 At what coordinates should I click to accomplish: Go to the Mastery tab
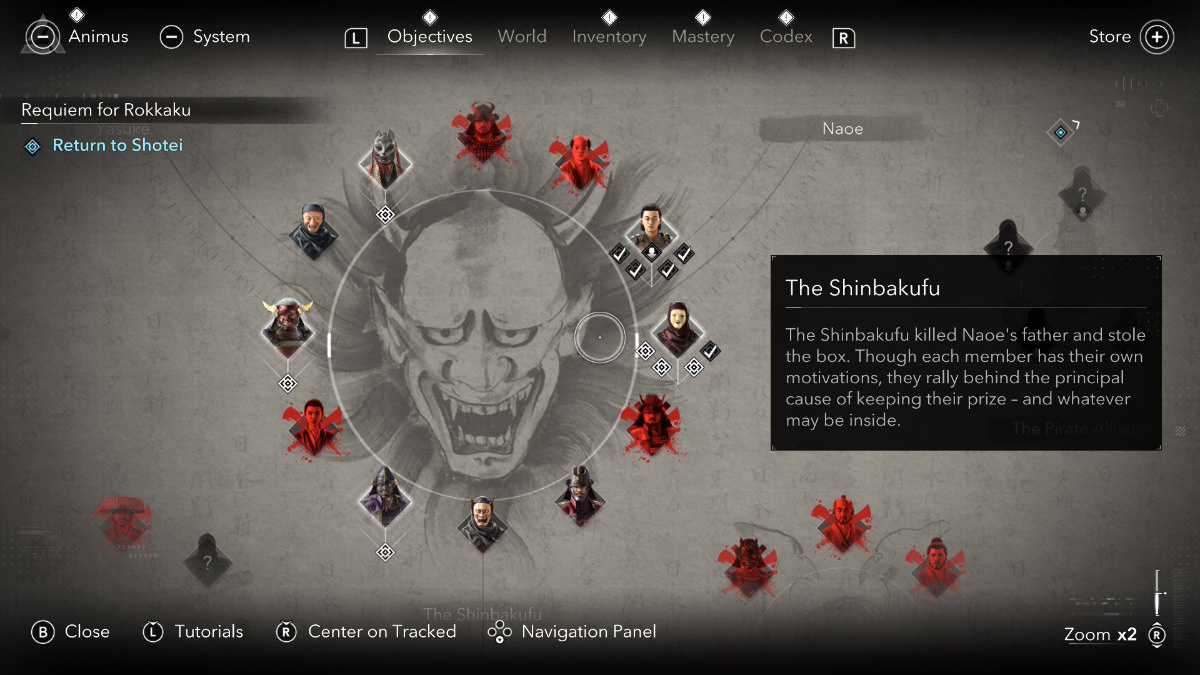[703, 36]
